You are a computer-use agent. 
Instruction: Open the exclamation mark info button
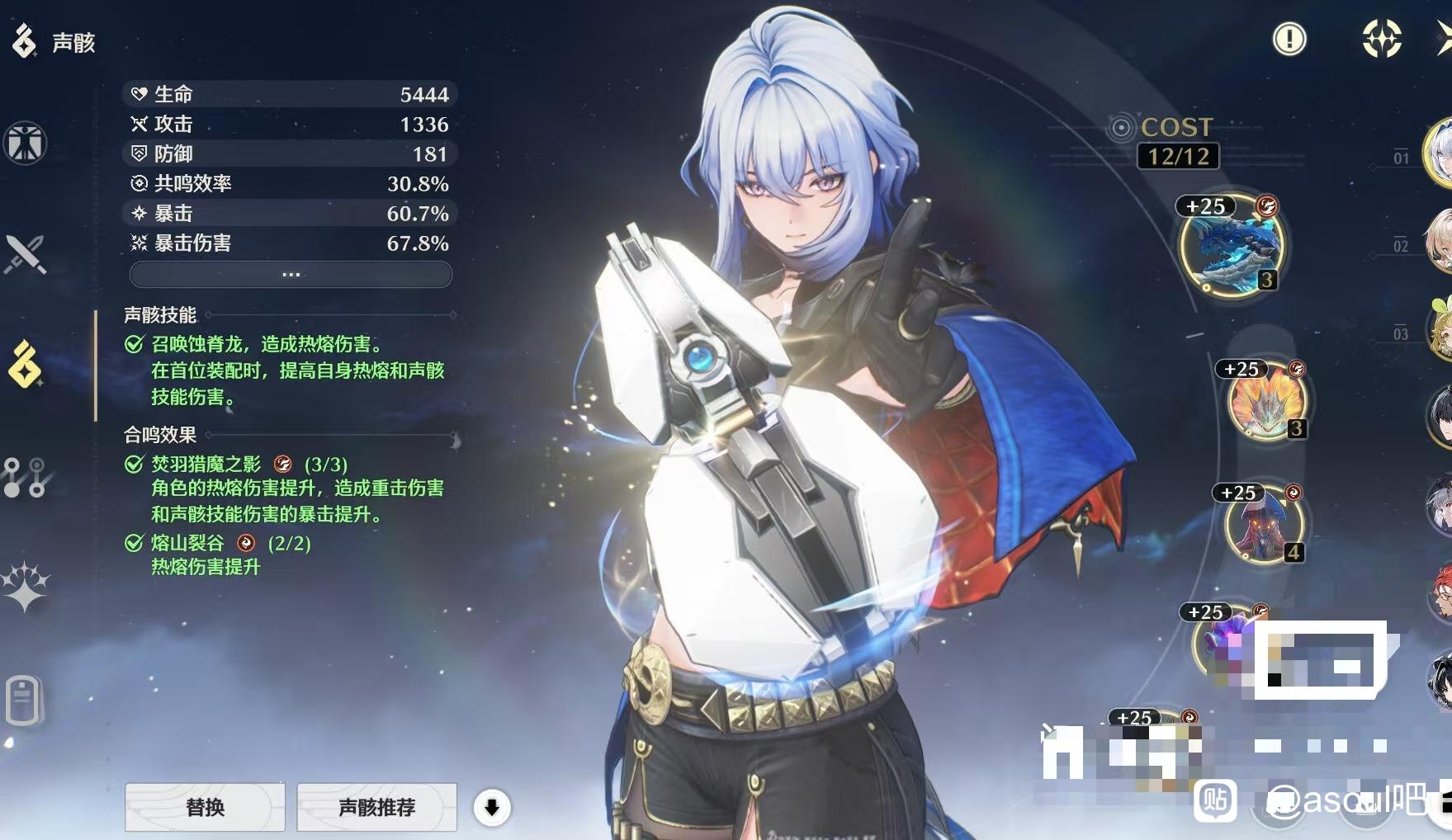coord(1289,39)
